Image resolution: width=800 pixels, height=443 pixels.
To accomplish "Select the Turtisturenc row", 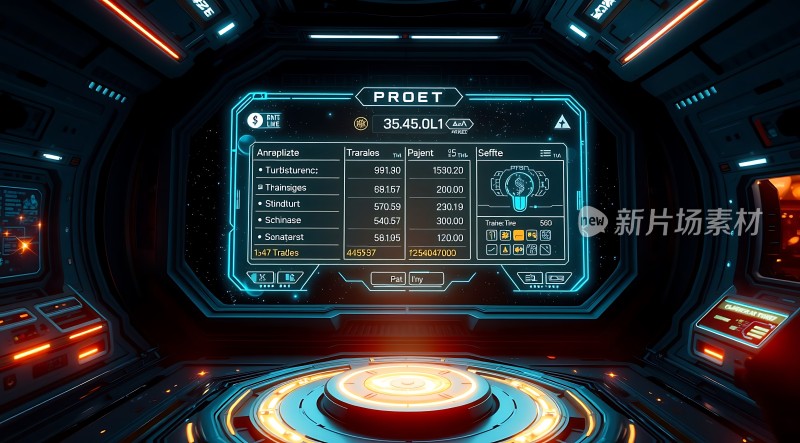I will point(290,170).
